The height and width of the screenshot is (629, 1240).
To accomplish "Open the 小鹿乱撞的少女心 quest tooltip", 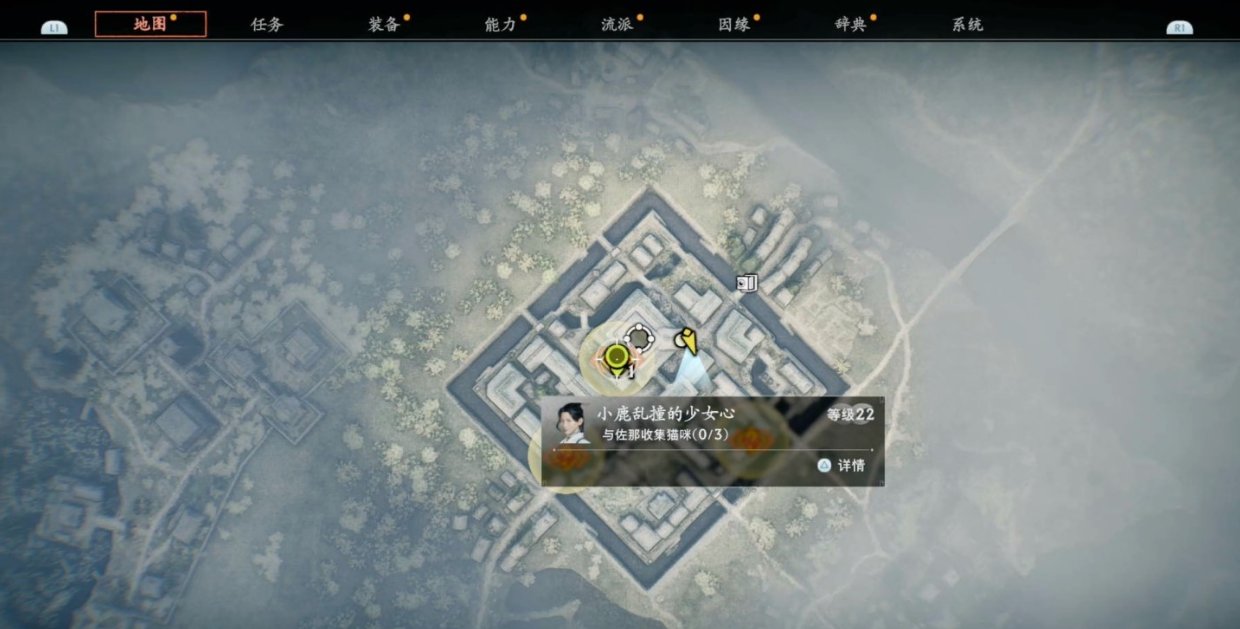I will pyautogui.click(x=712, y=441).
